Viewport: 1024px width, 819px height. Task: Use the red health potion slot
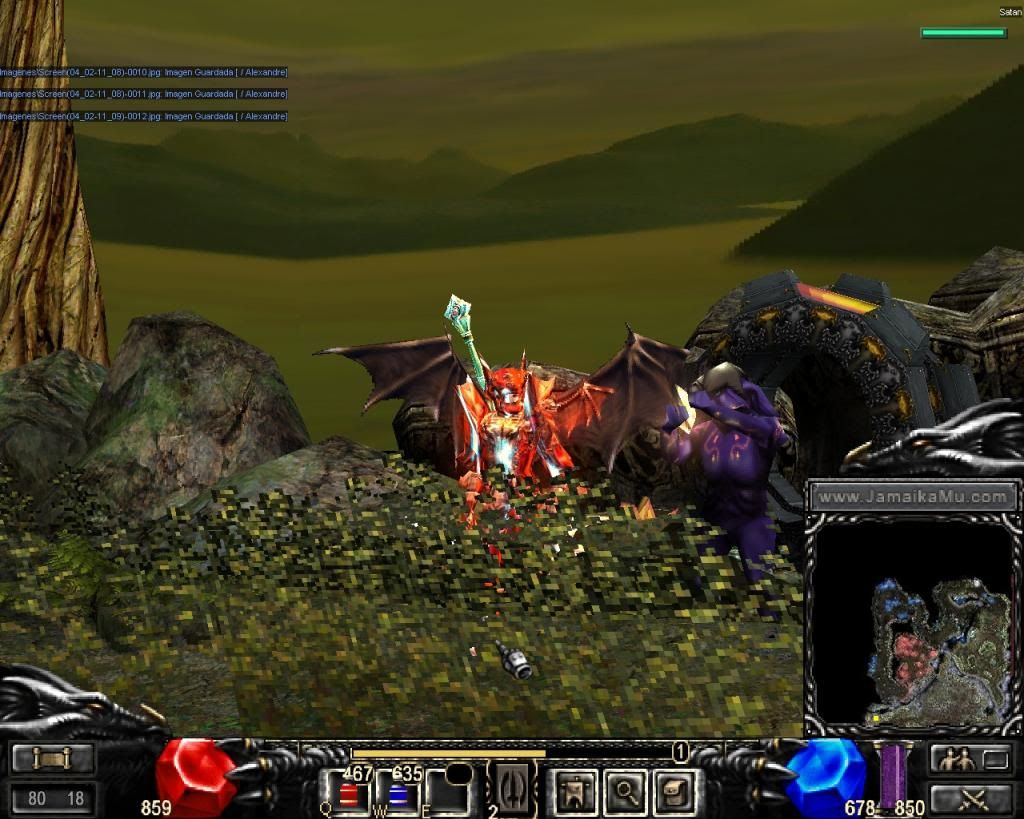coord(349,795)
